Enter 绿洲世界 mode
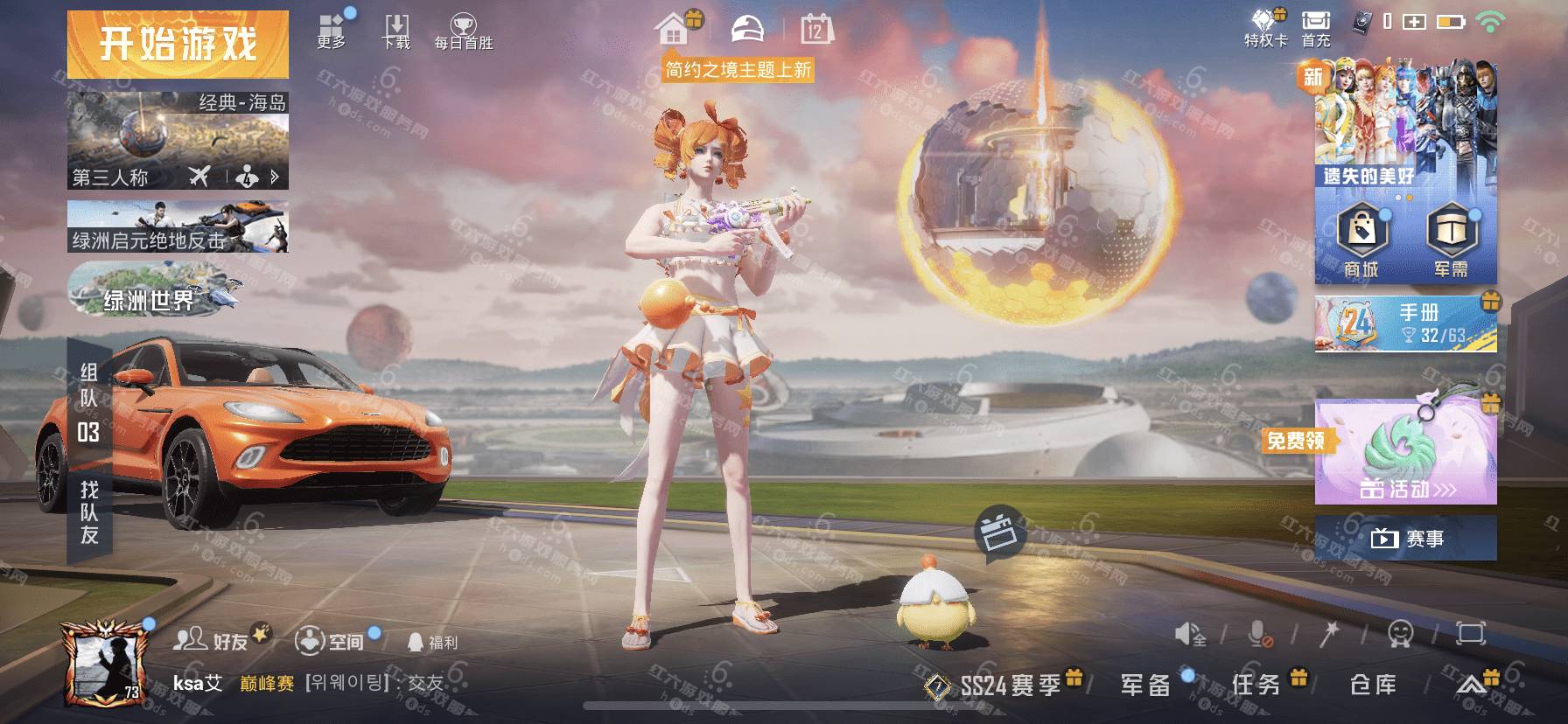The image size is (1568, 724). point(153,293)
